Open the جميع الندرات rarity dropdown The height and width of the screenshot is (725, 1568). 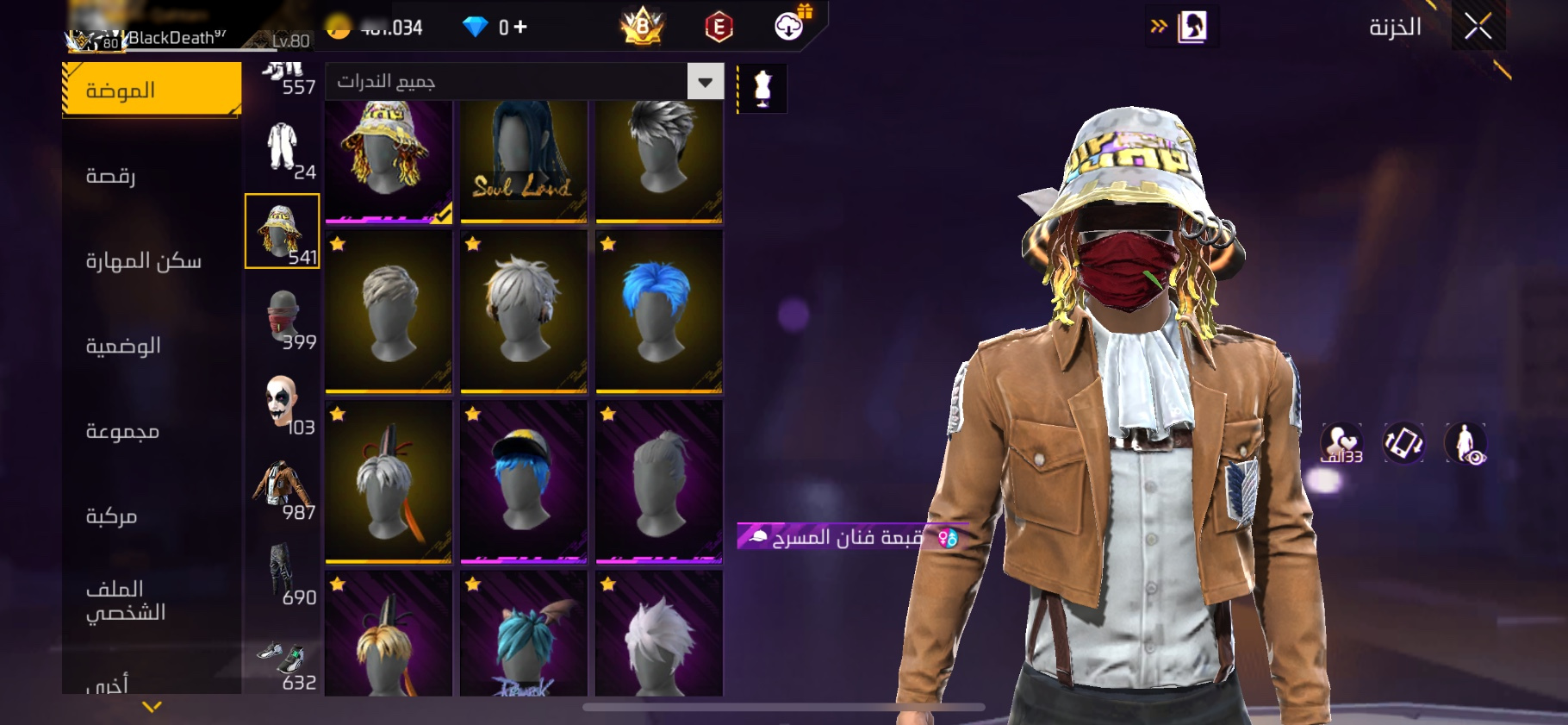[x=524, y=82]
